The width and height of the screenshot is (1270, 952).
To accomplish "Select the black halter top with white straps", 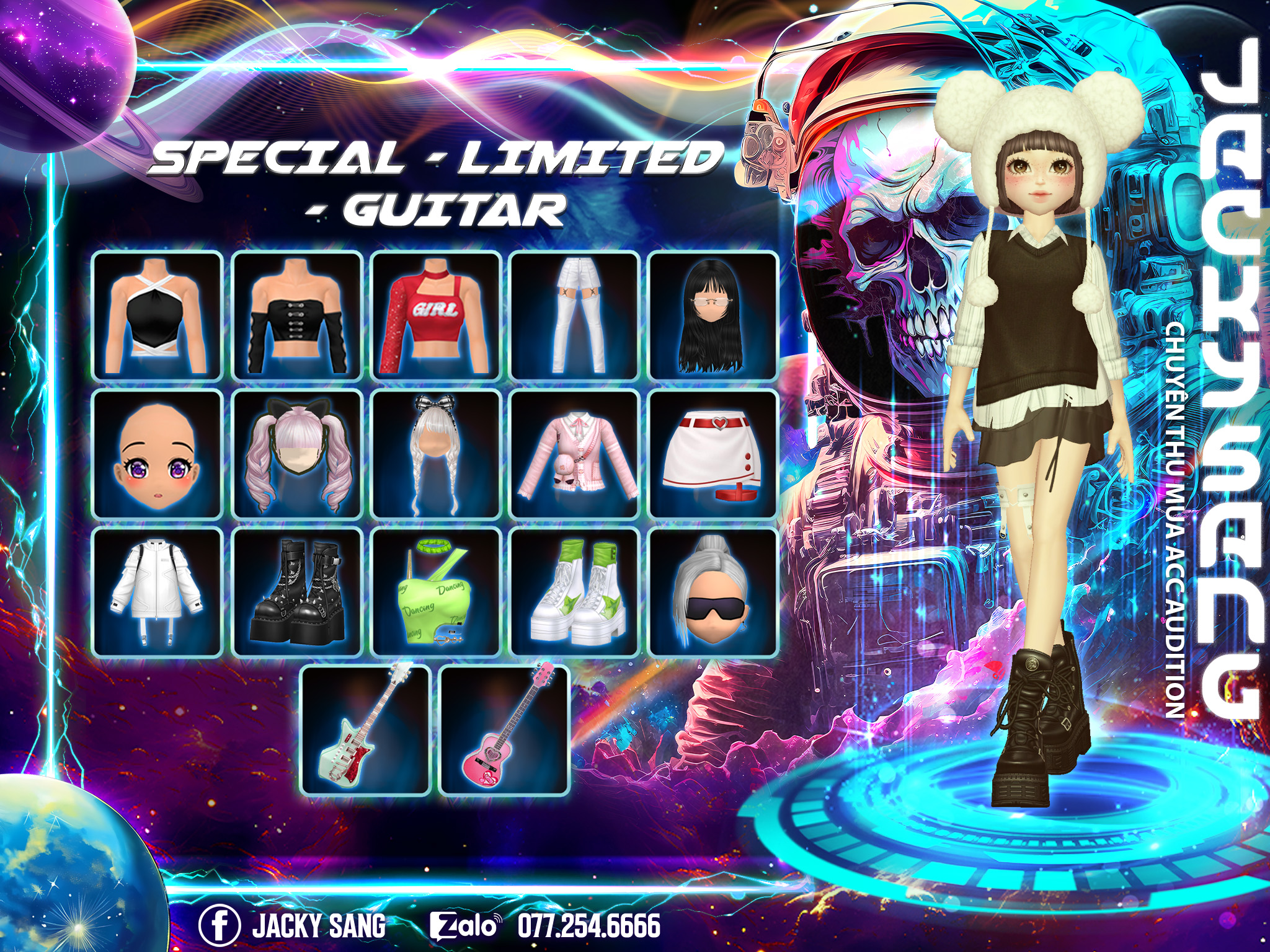I will (158, 316).
